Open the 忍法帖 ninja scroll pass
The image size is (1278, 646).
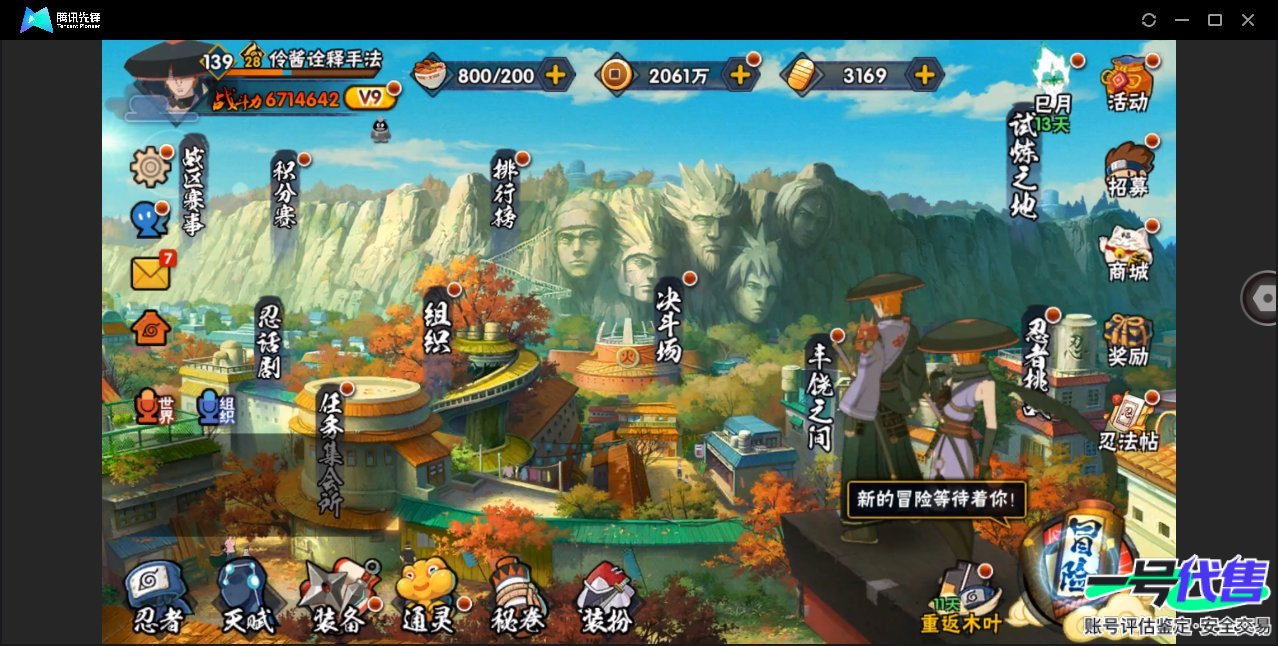click(1128, 420)
